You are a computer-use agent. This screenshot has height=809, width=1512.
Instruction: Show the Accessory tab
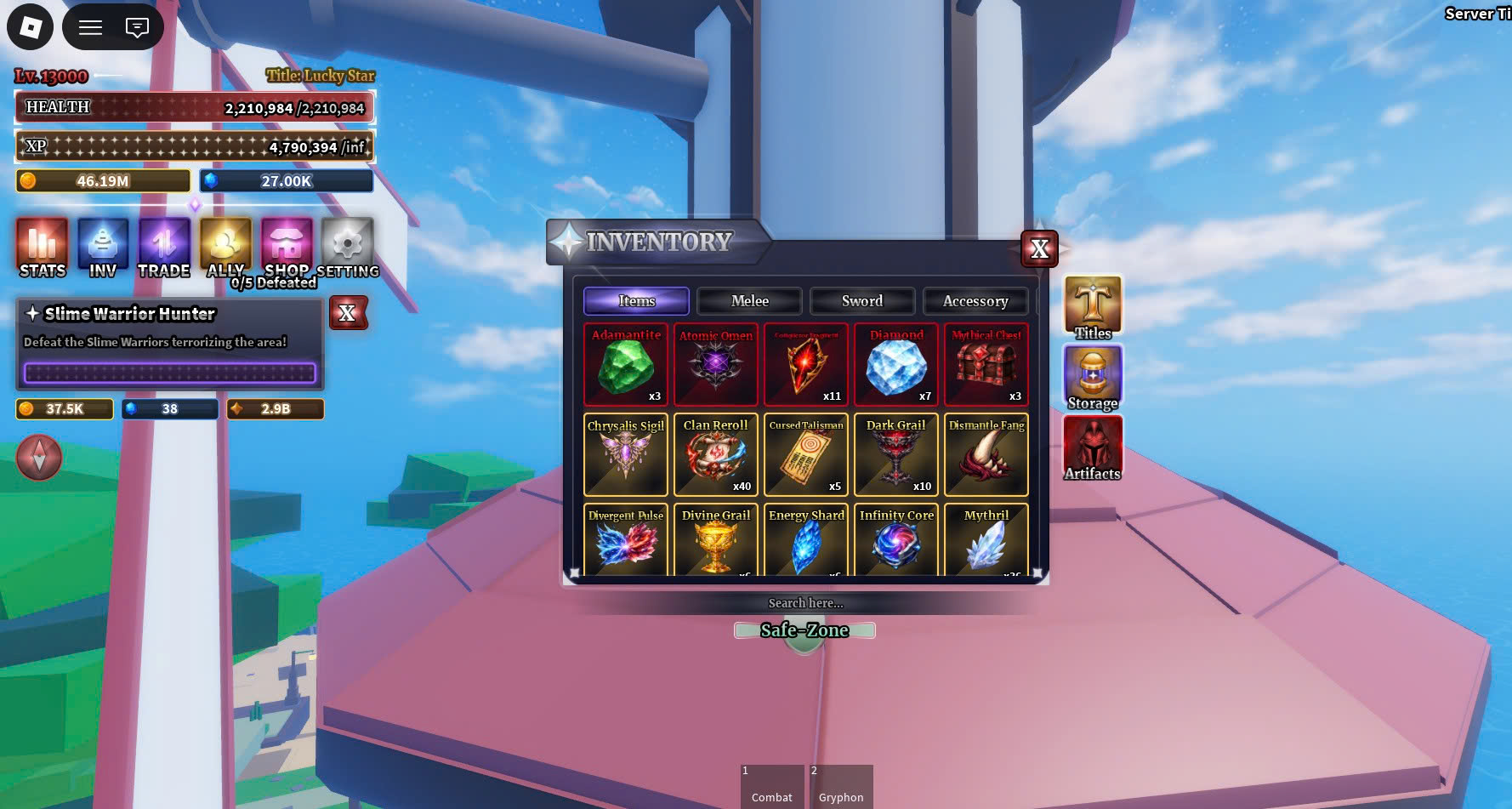tap(975, 301)
